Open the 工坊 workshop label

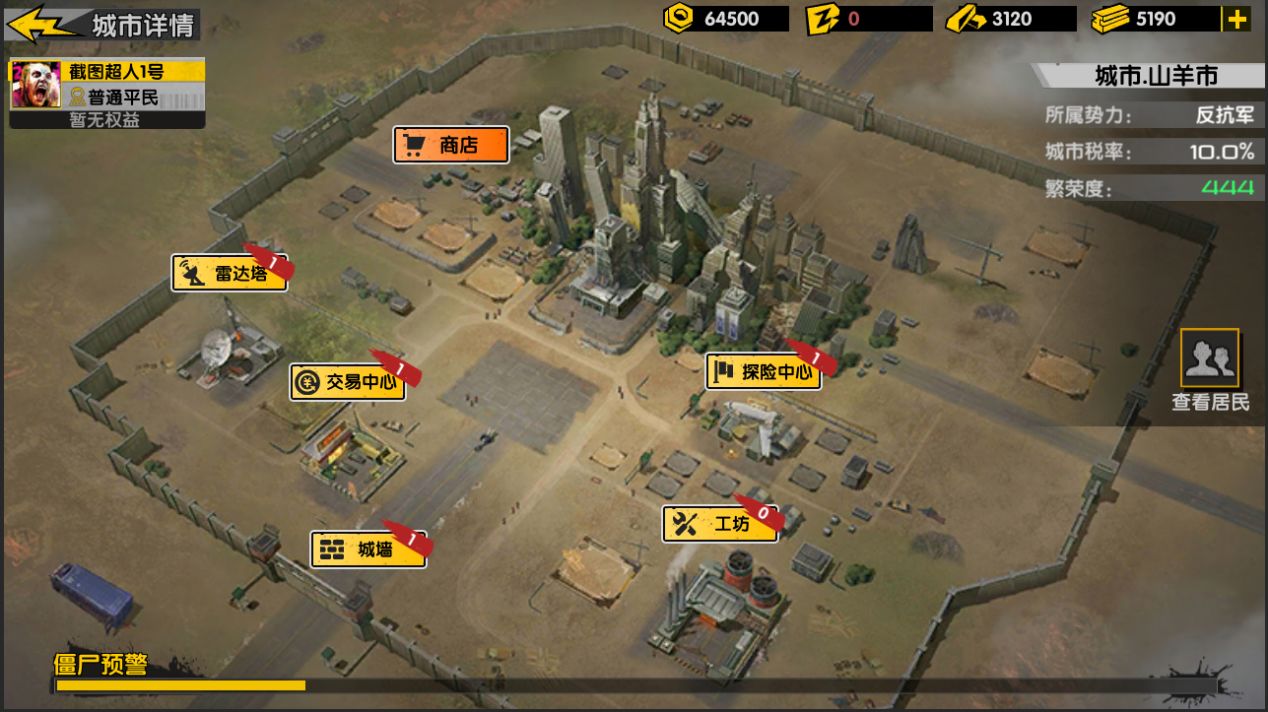click(x=719, y=524)
